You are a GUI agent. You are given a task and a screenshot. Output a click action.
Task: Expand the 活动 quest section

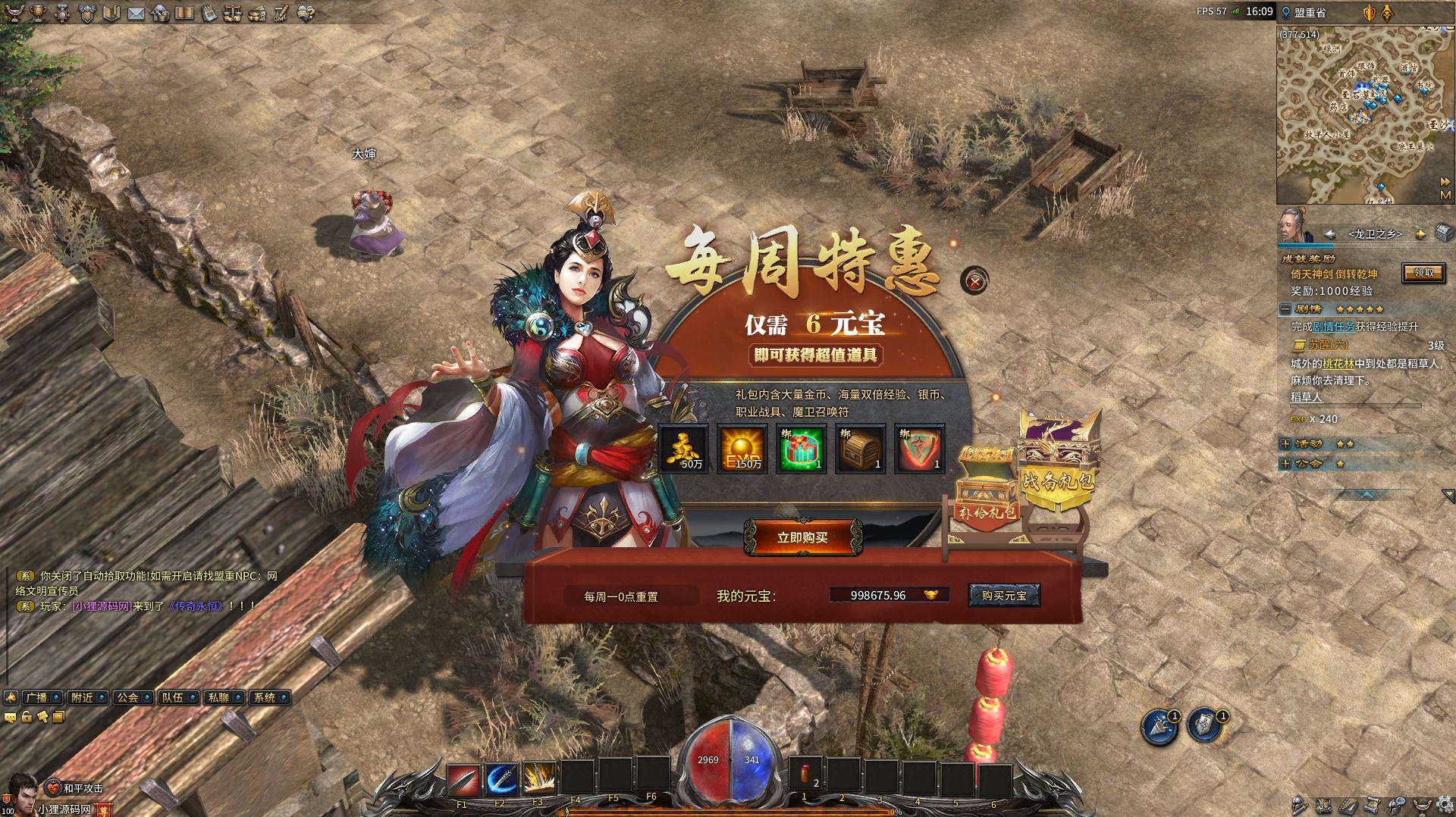(1285, 444)
